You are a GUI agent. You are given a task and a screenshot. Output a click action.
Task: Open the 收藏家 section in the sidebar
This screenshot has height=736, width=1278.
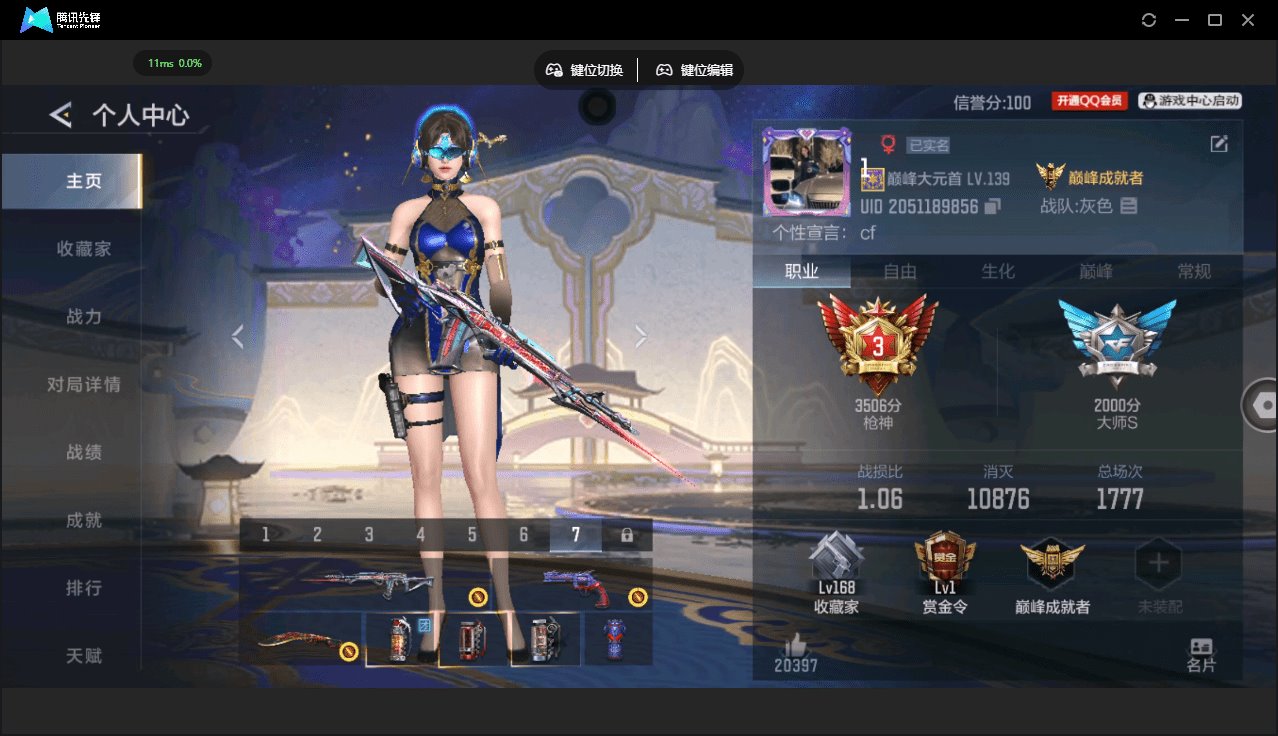(x=84, y=249)
